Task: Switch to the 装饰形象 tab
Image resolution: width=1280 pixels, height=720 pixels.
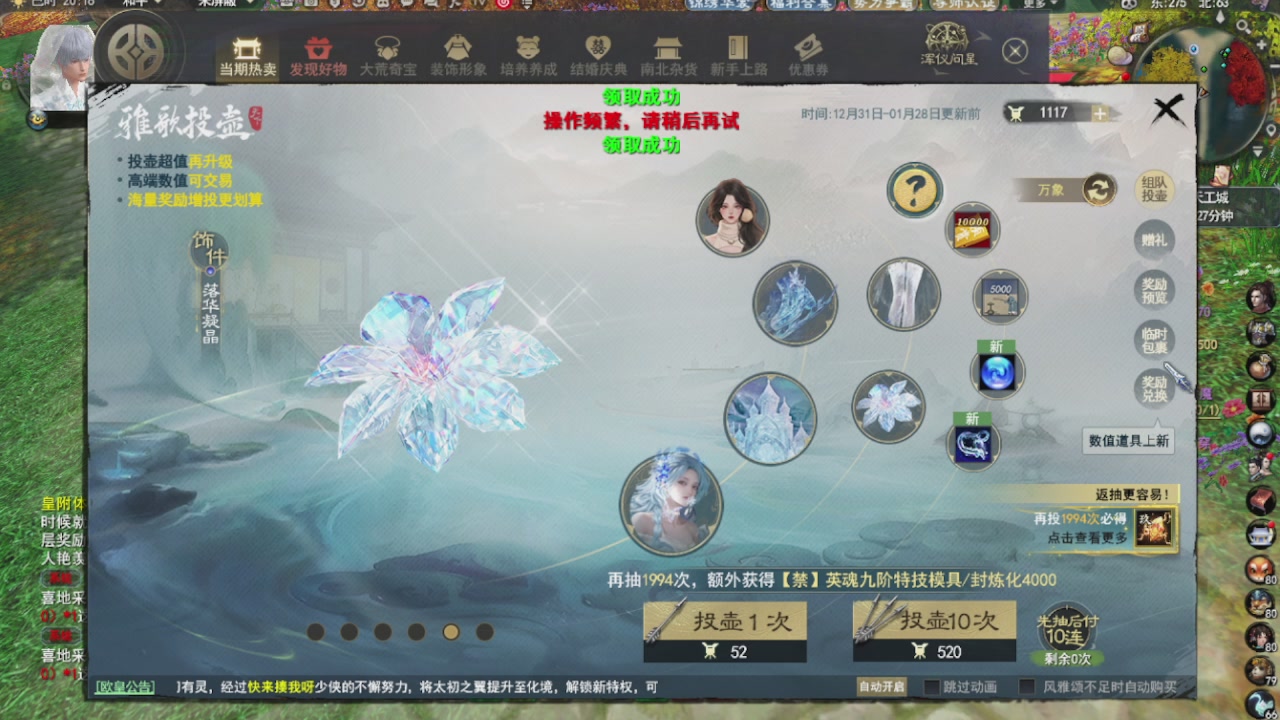Action: coord(459,55)
